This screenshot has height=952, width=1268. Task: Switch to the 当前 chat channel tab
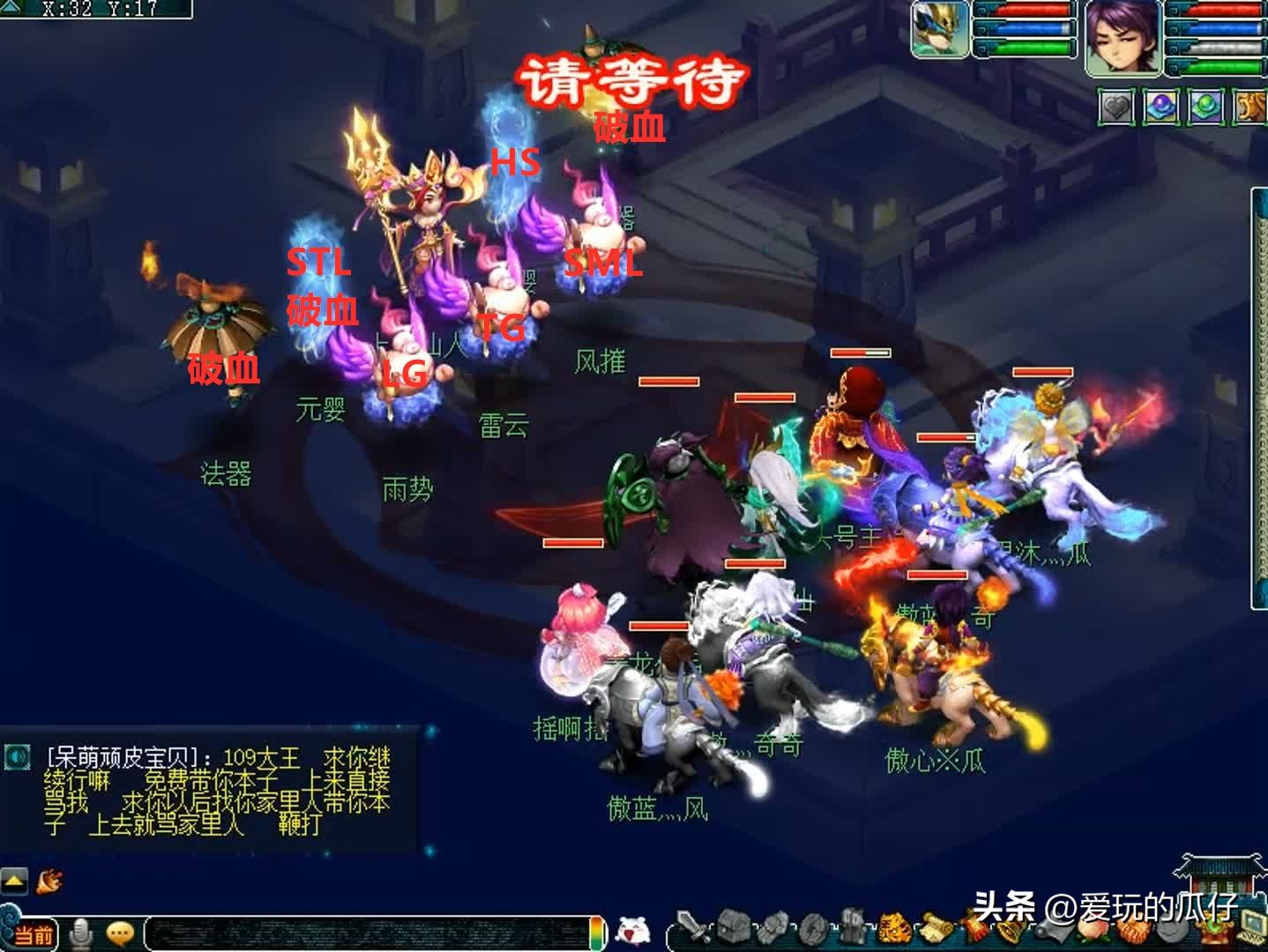coord(34,932)
